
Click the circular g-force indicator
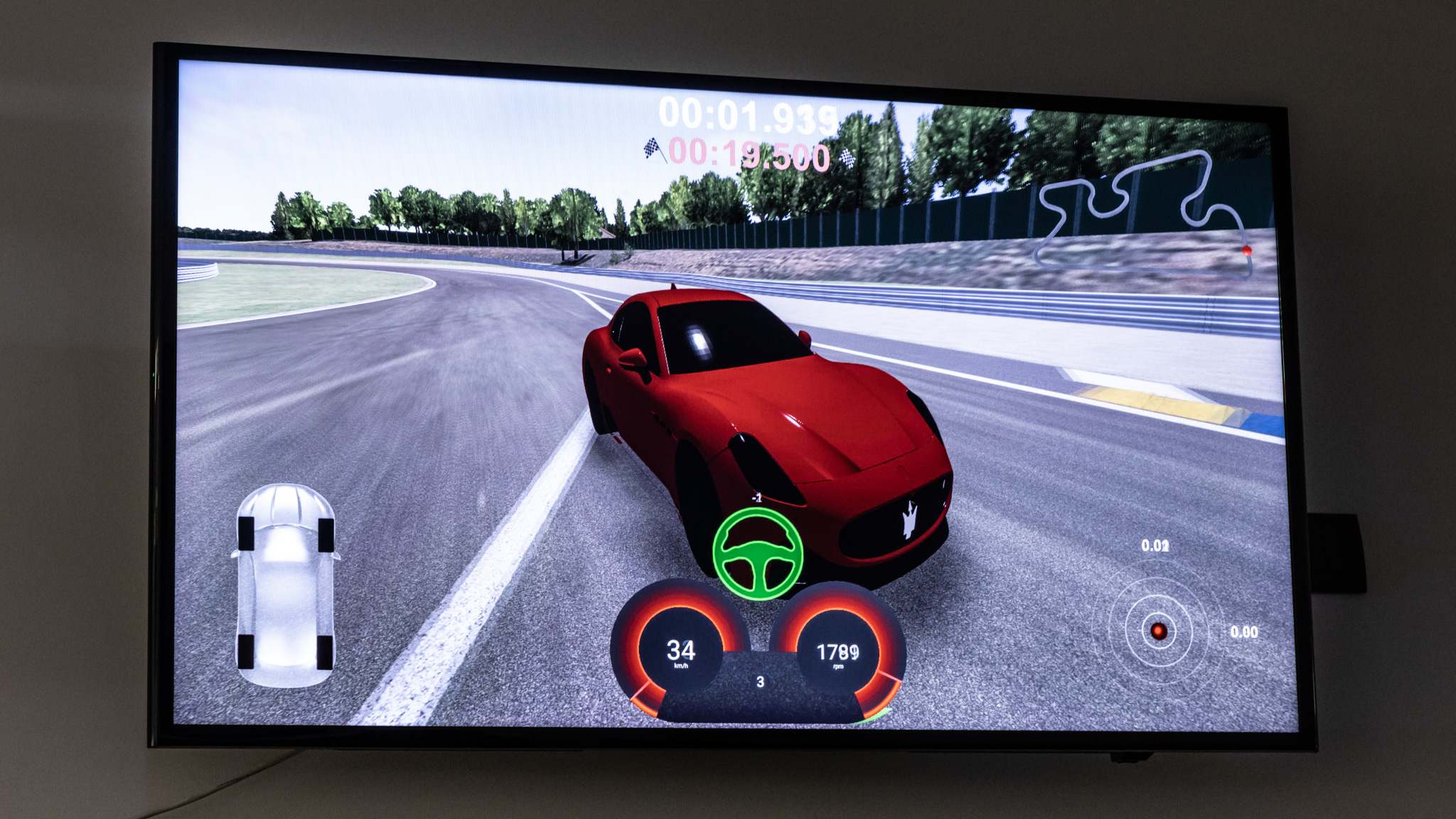(x=1158, y=631)
